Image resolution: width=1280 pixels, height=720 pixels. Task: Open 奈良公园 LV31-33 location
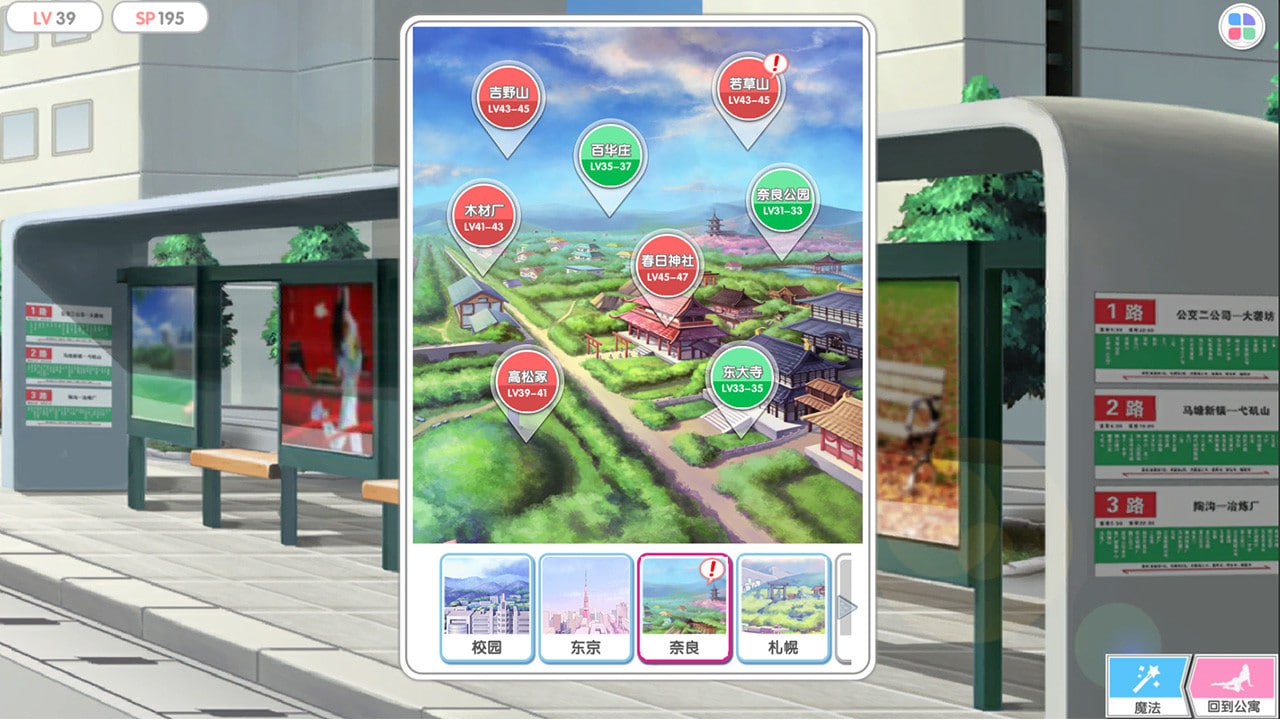click(780, 200)
